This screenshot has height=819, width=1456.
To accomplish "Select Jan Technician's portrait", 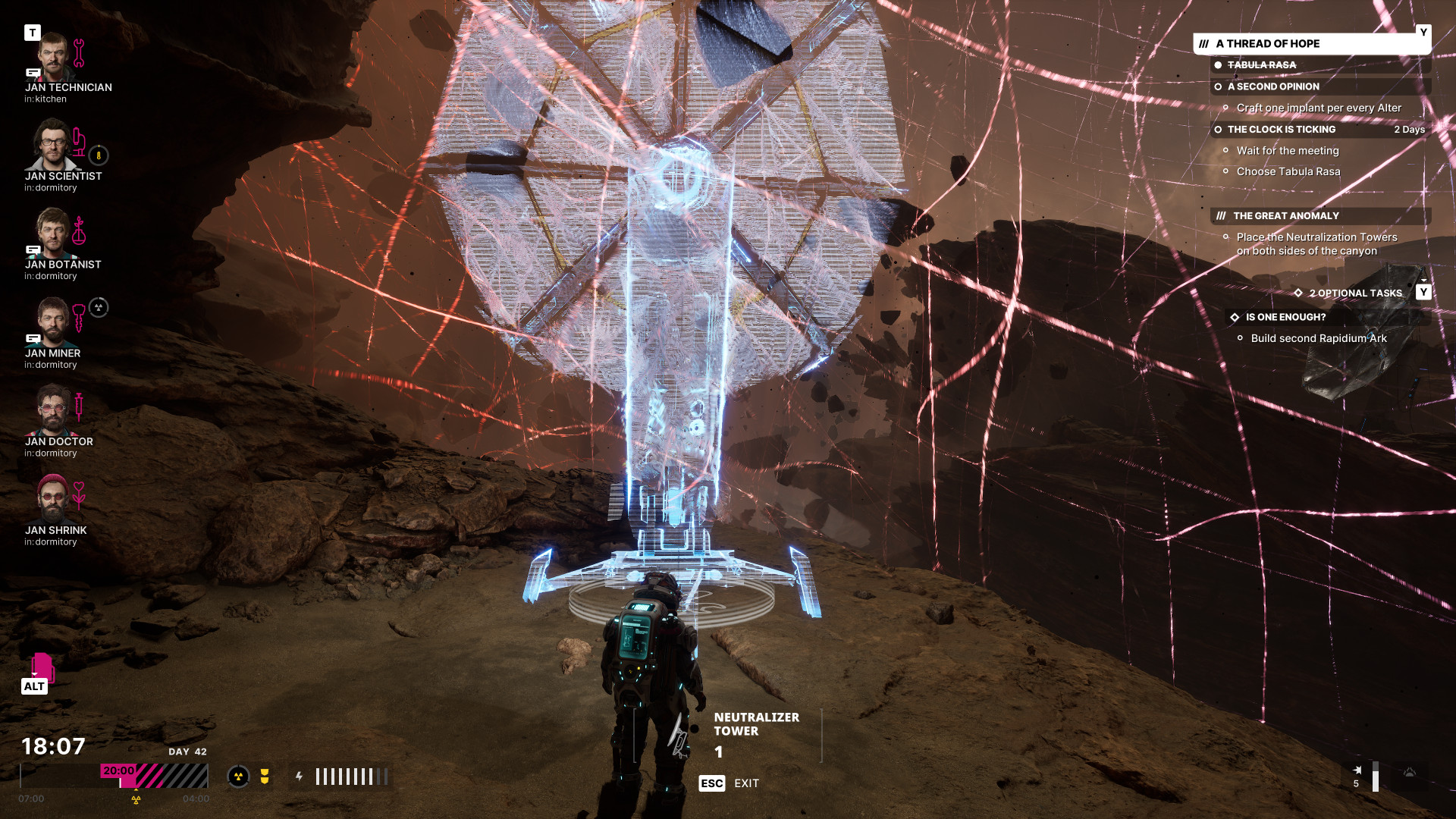I will tap(52, 58).
